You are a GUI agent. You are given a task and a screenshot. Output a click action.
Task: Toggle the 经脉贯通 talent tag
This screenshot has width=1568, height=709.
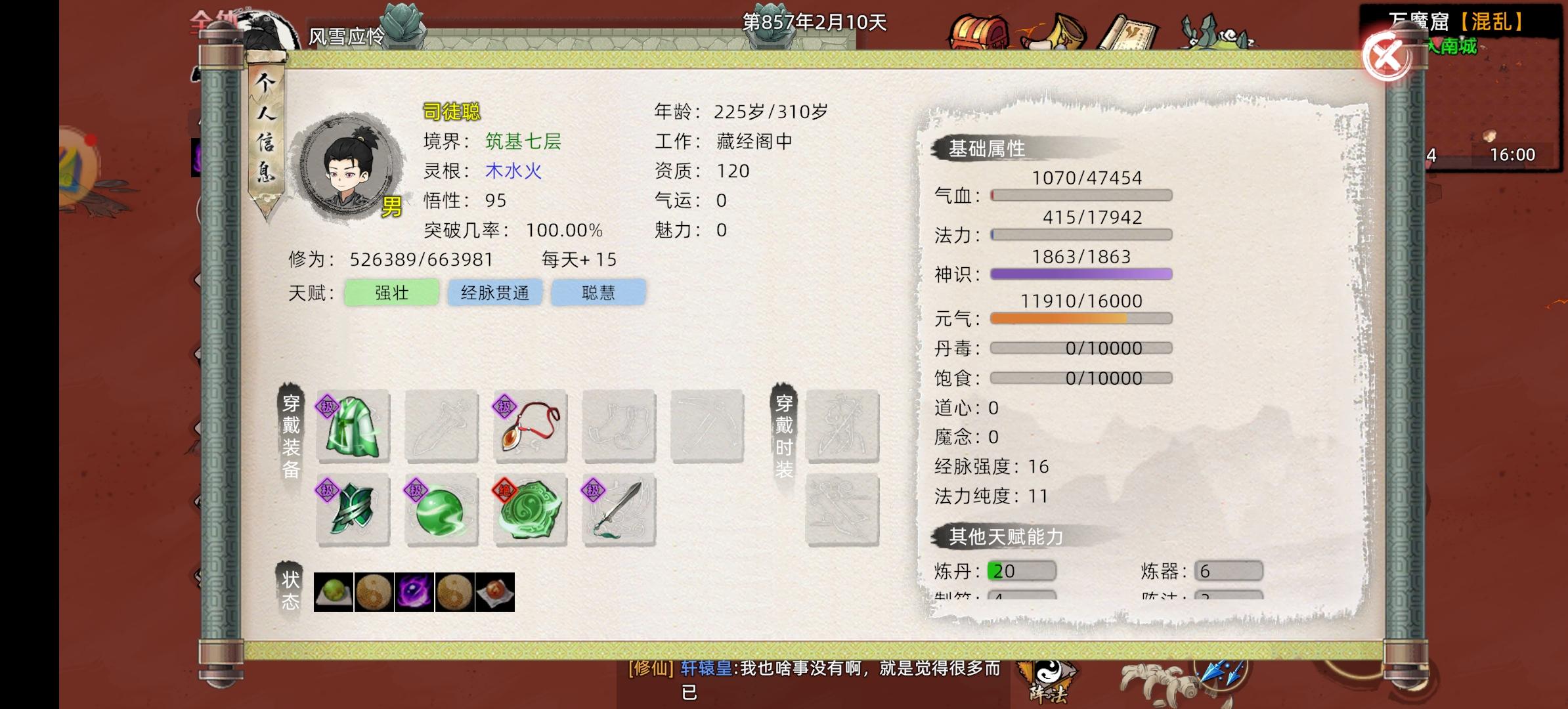(494, 293)
